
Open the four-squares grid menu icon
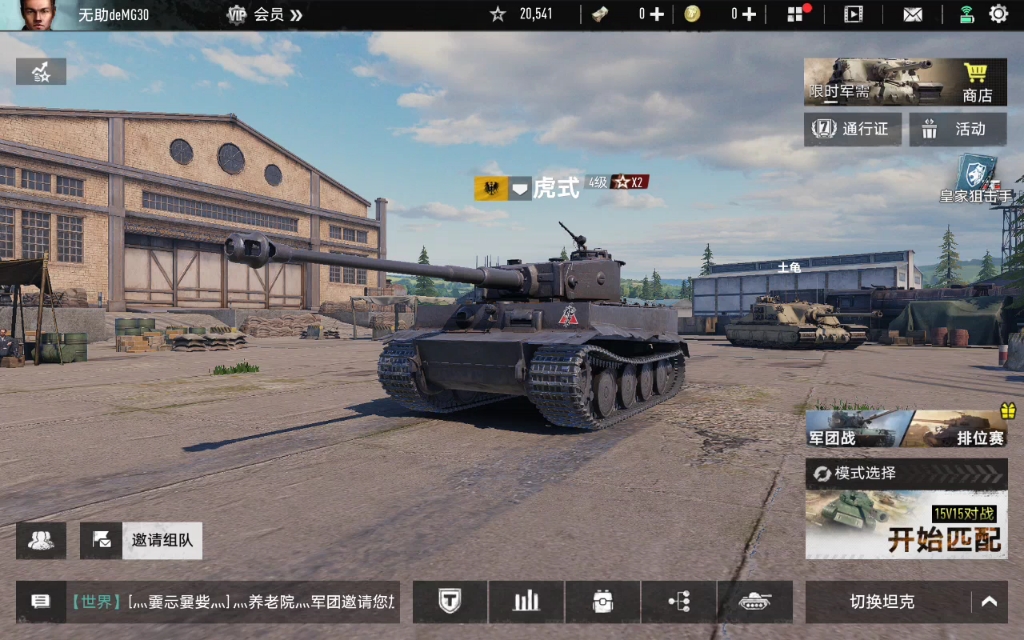tap(796, 14)
